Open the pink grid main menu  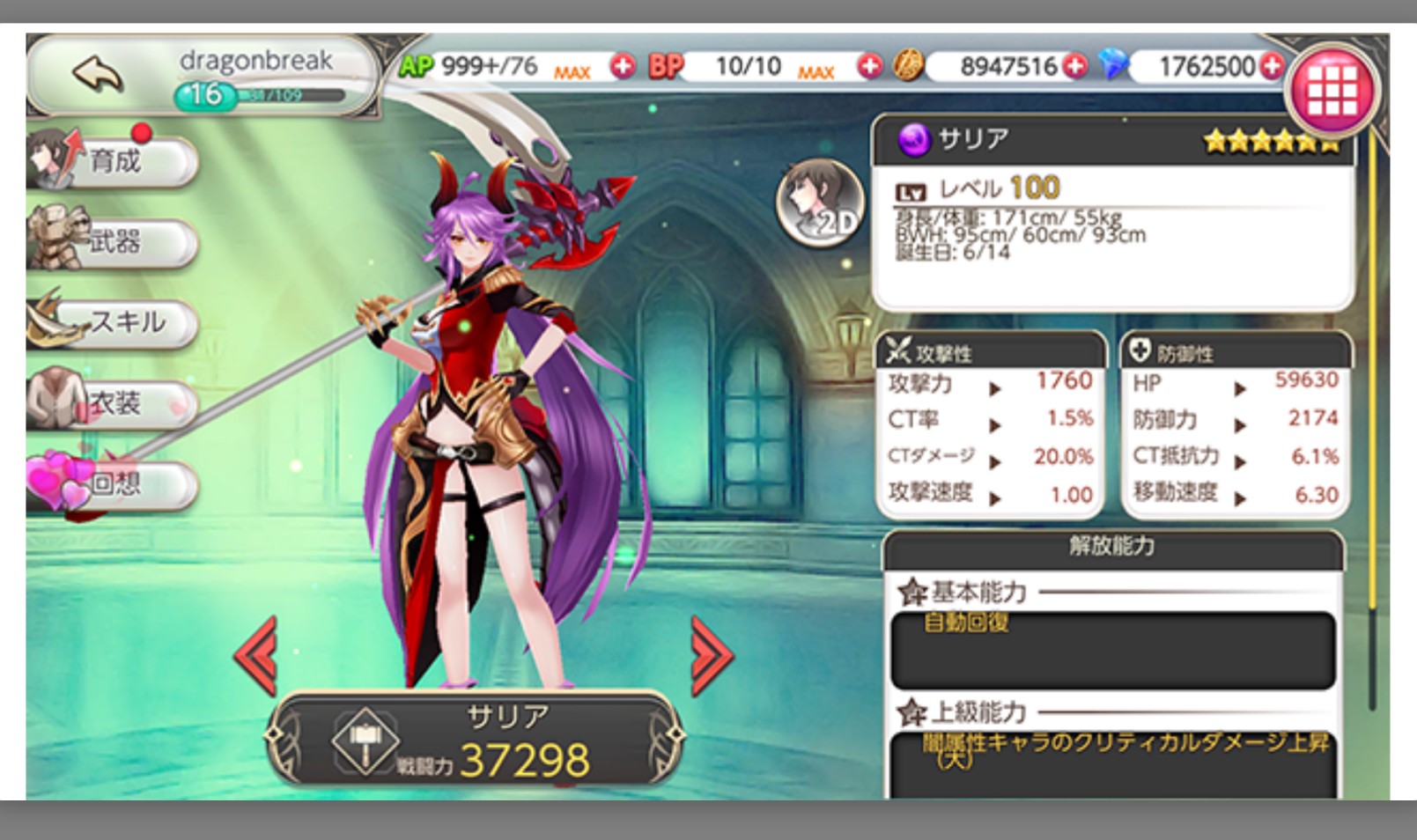point(1331,92)
